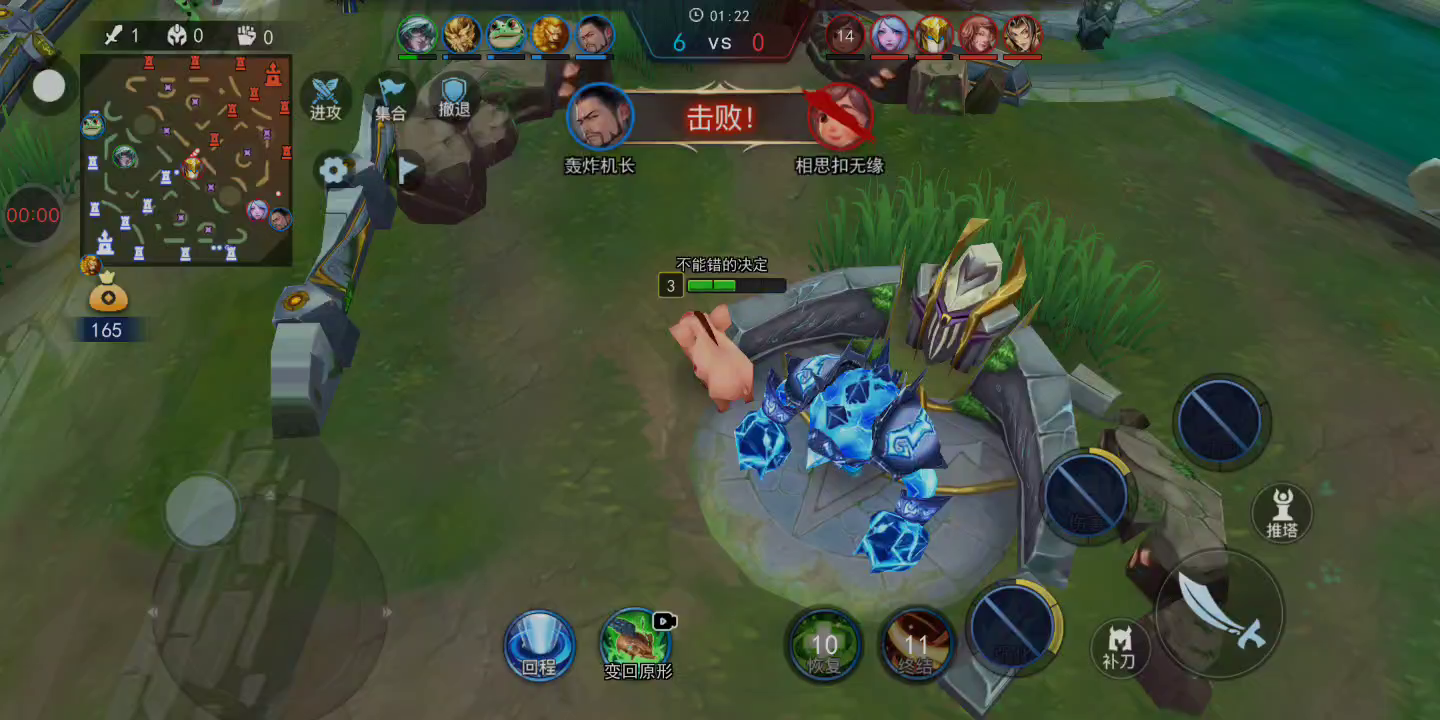
Task: Activate the 终结 execute spell
Action: [x=916, y=645]
